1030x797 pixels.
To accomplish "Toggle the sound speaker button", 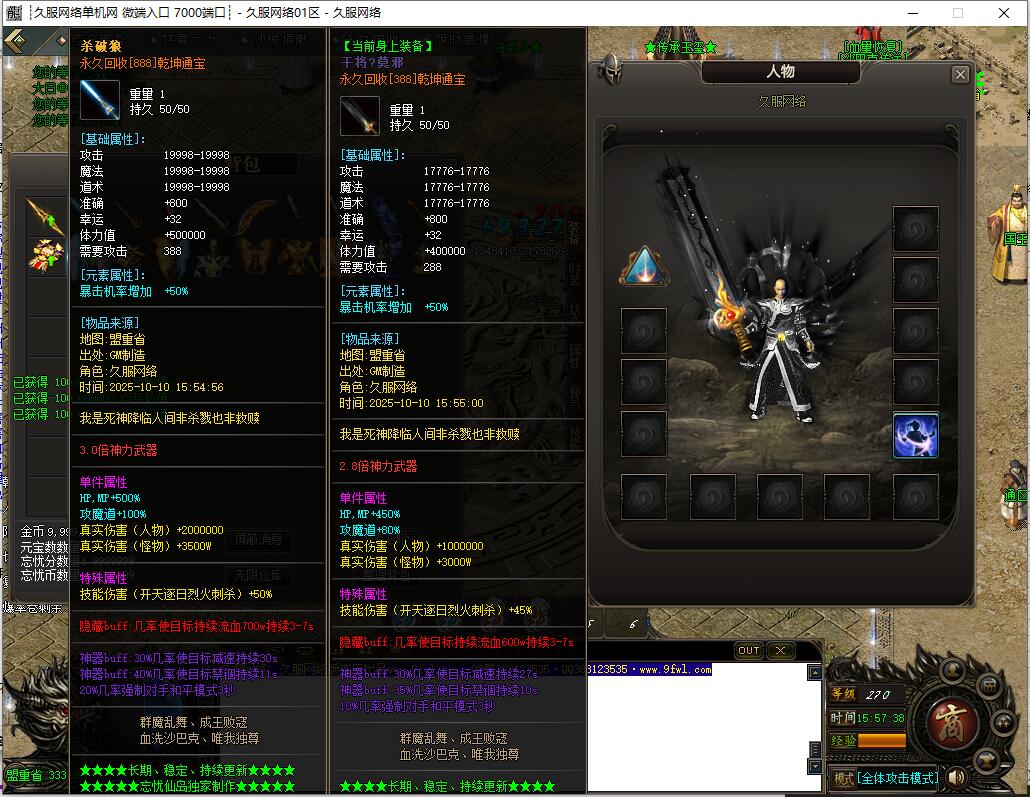I will 957,777.
